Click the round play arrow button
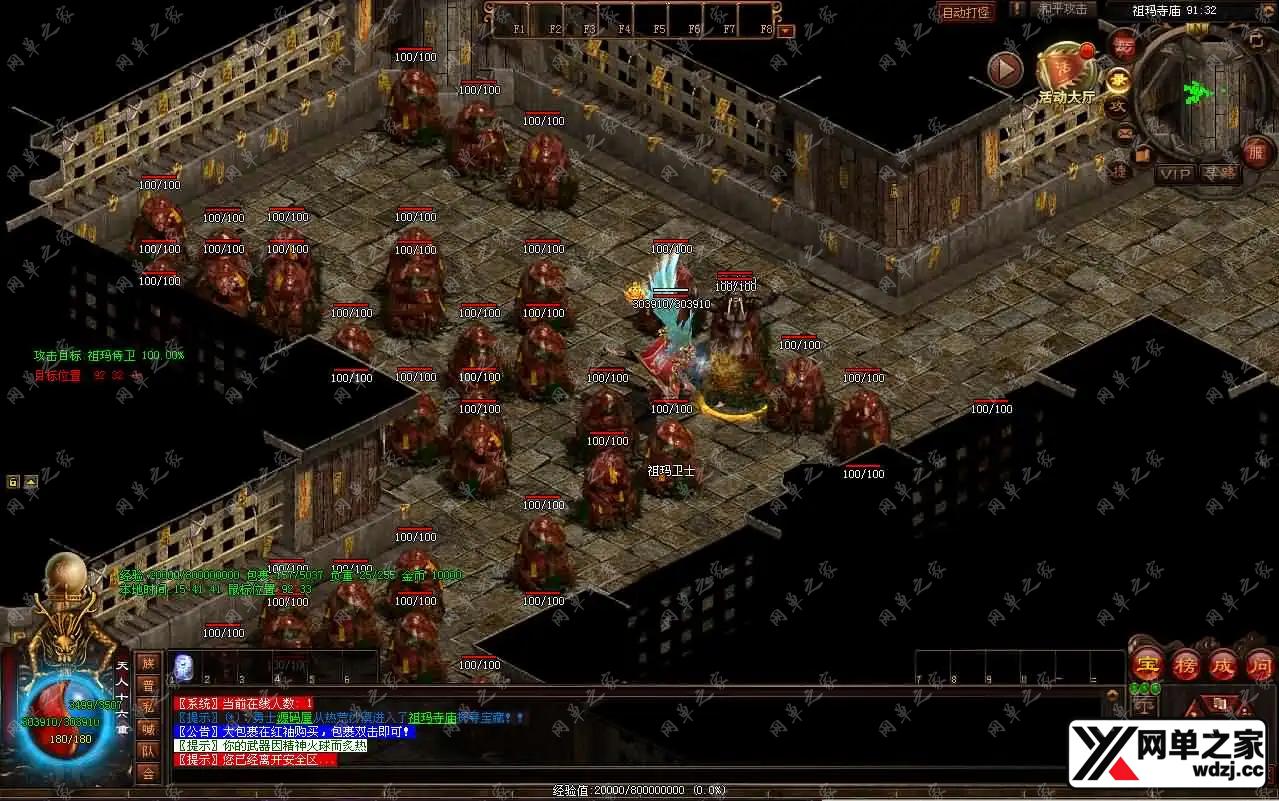Image resolution: width=1279 pixels, height=801 pixels. coord(1005,69)
